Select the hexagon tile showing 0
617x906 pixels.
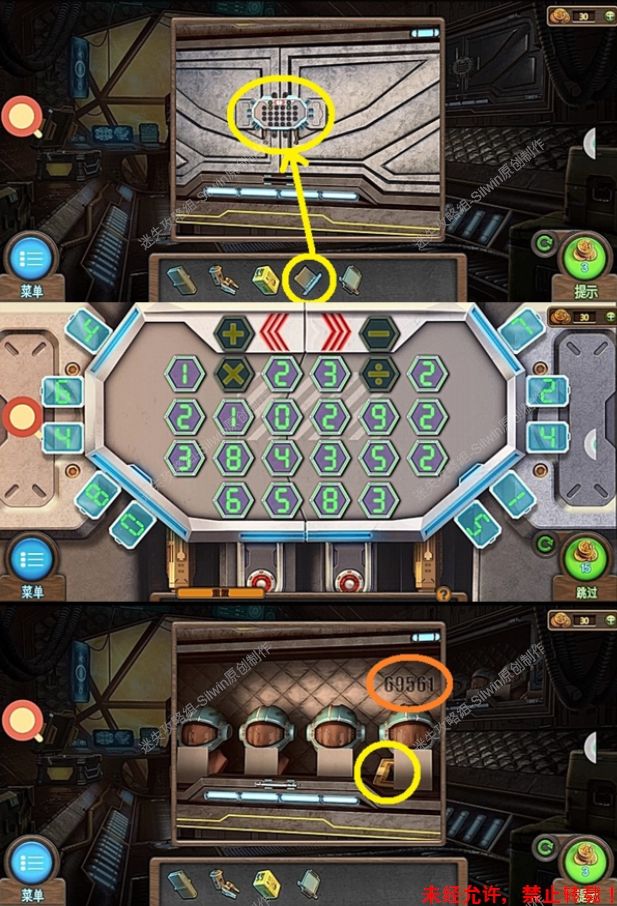(x=281, y=416)
